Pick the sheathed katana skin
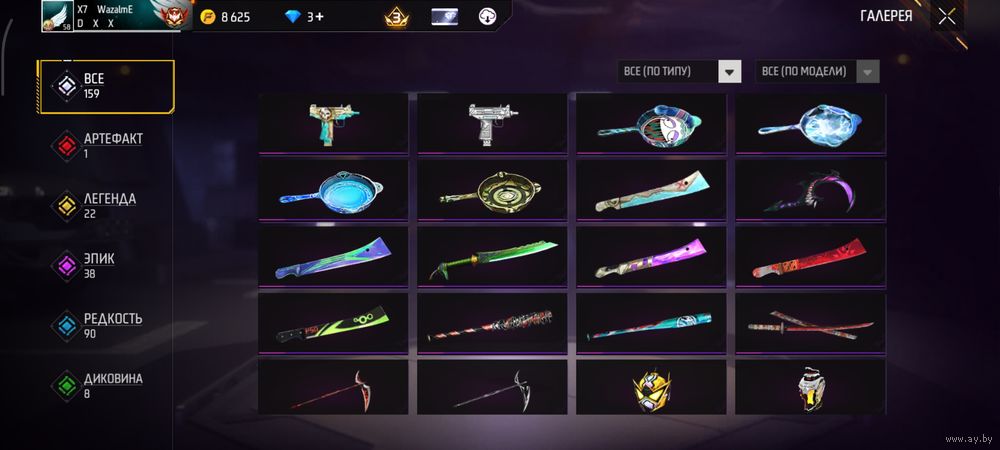Screen dimensions: 1000x450 coord(810,320)
